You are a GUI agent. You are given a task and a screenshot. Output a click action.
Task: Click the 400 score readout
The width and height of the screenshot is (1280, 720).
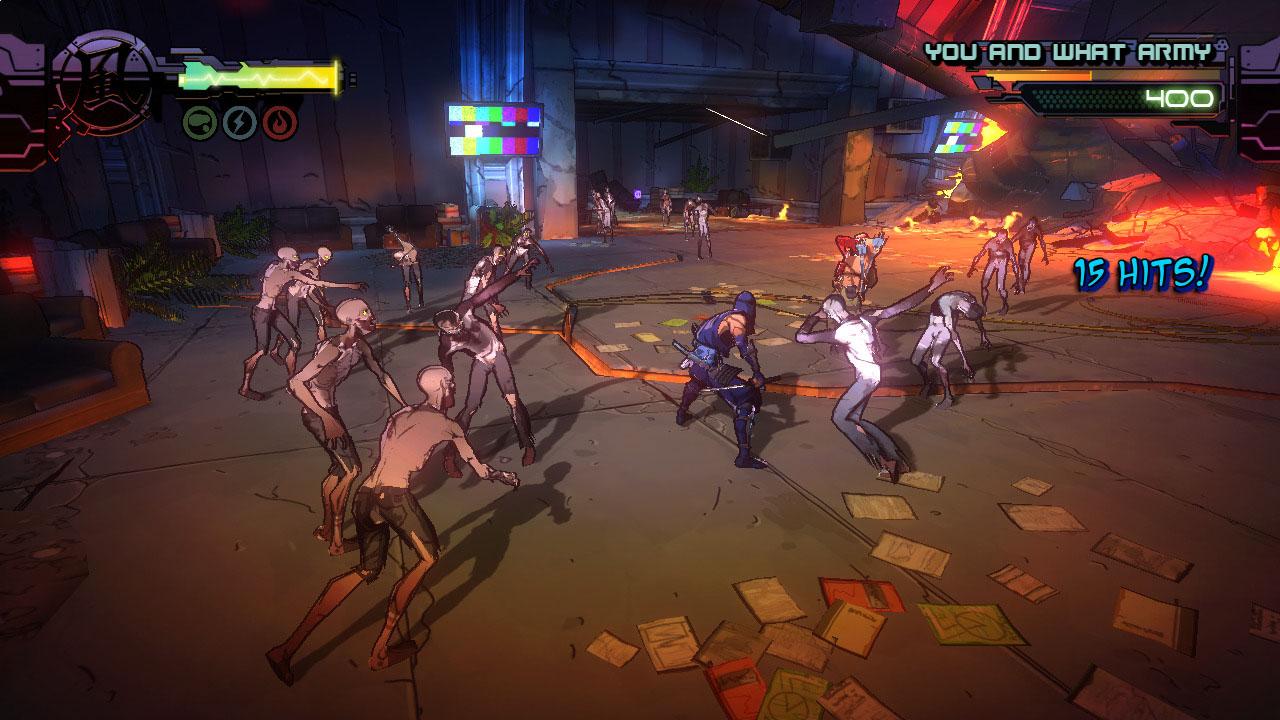(1180, 97)
